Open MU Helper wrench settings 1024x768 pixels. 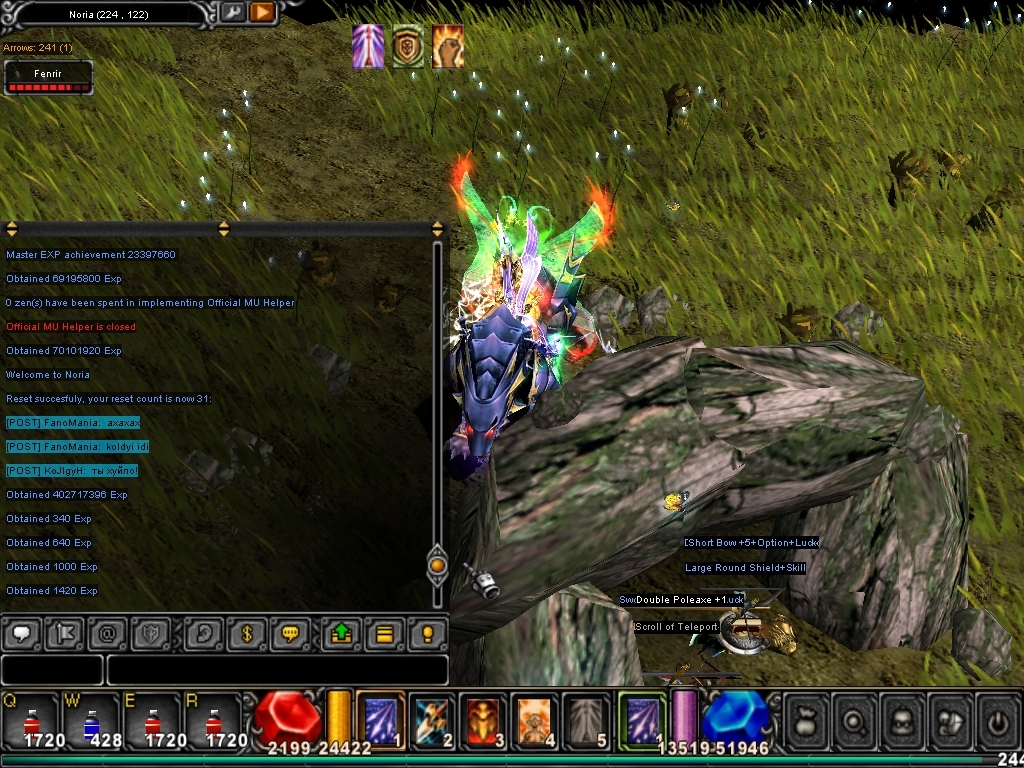point(232,13)
